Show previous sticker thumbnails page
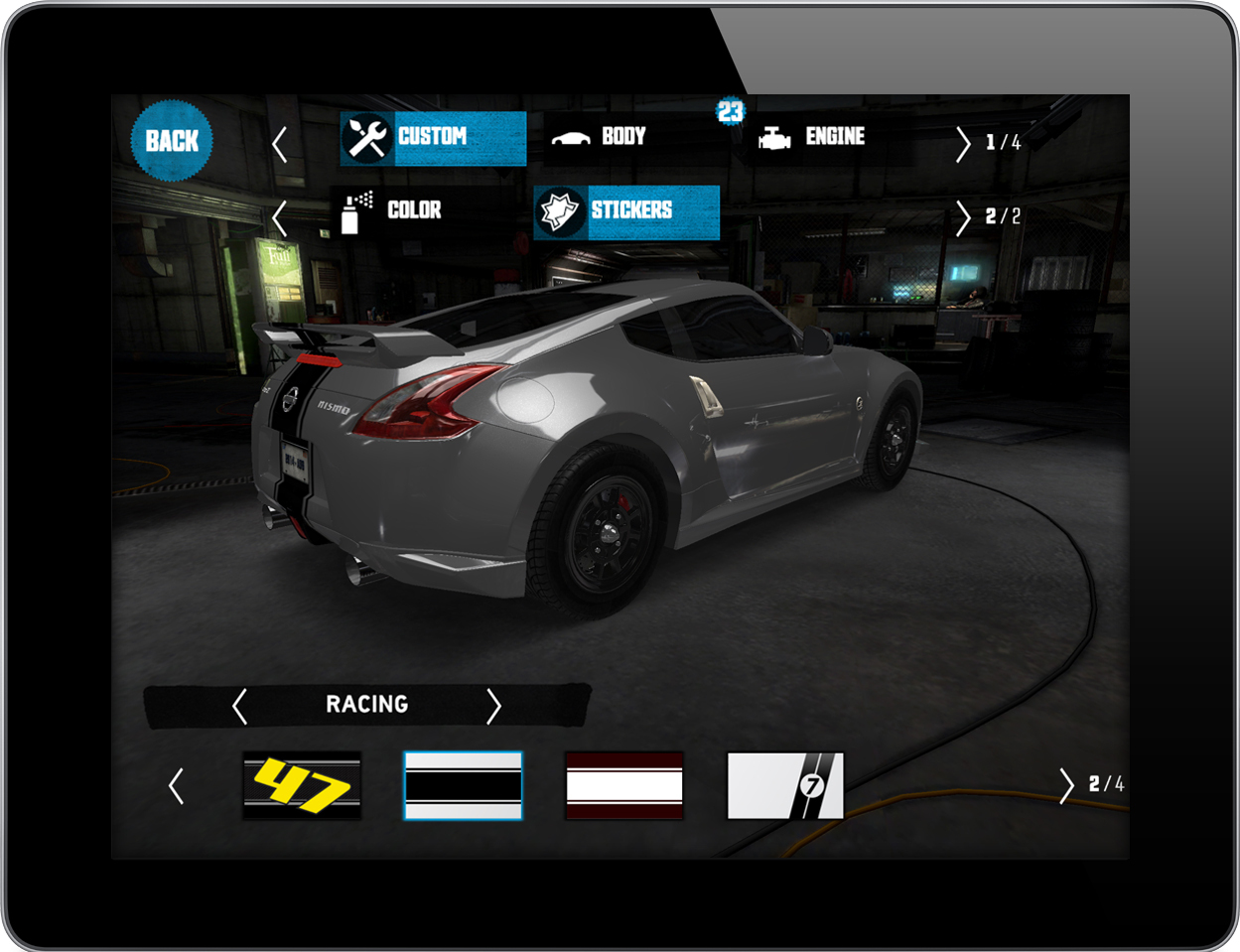Screen dimensions: 1240x952 click(177, 785)
